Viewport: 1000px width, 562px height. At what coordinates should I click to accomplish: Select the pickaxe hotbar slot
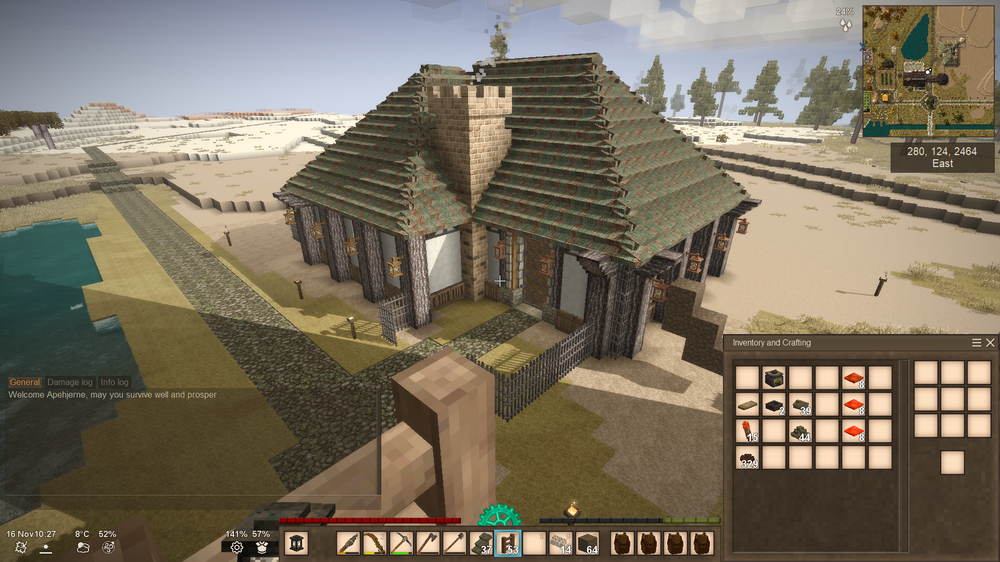point(401,544)
